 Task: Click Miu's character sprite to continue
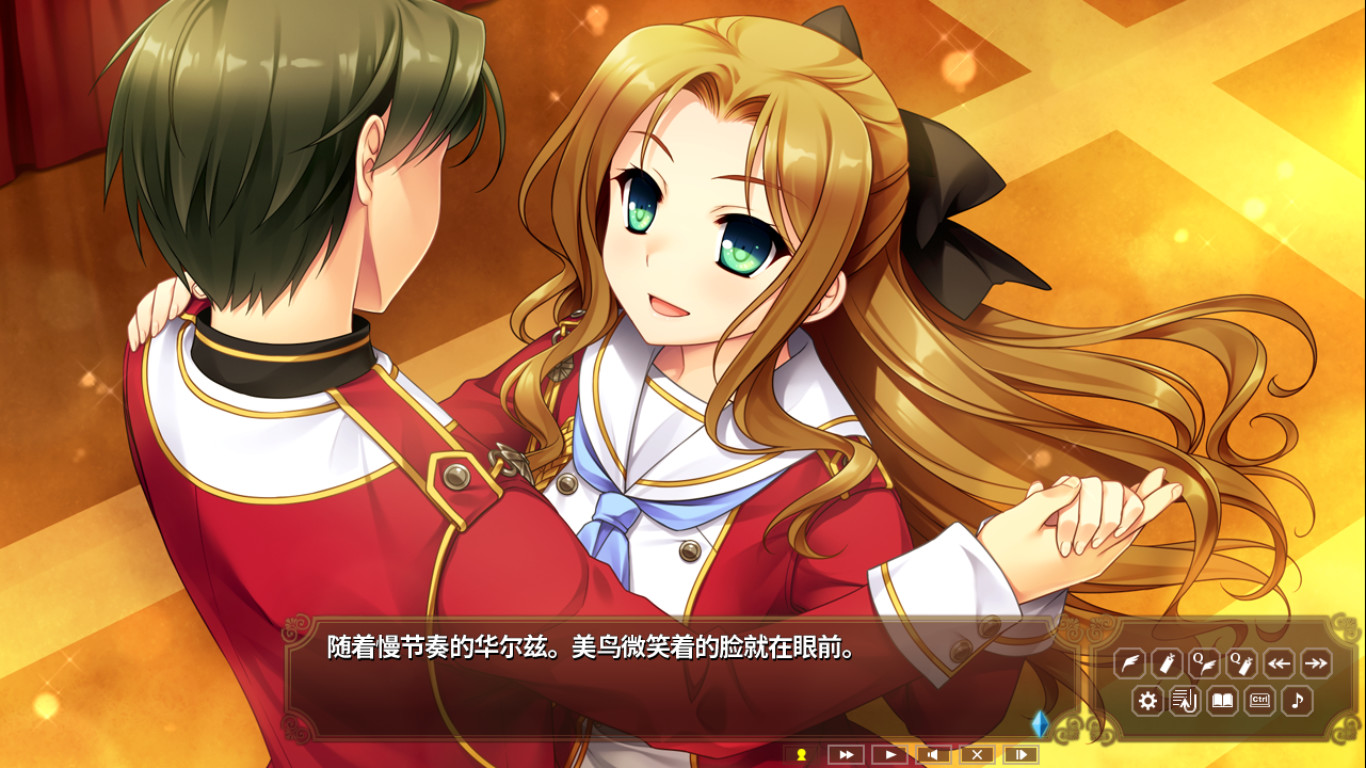(x=700, y=300)
